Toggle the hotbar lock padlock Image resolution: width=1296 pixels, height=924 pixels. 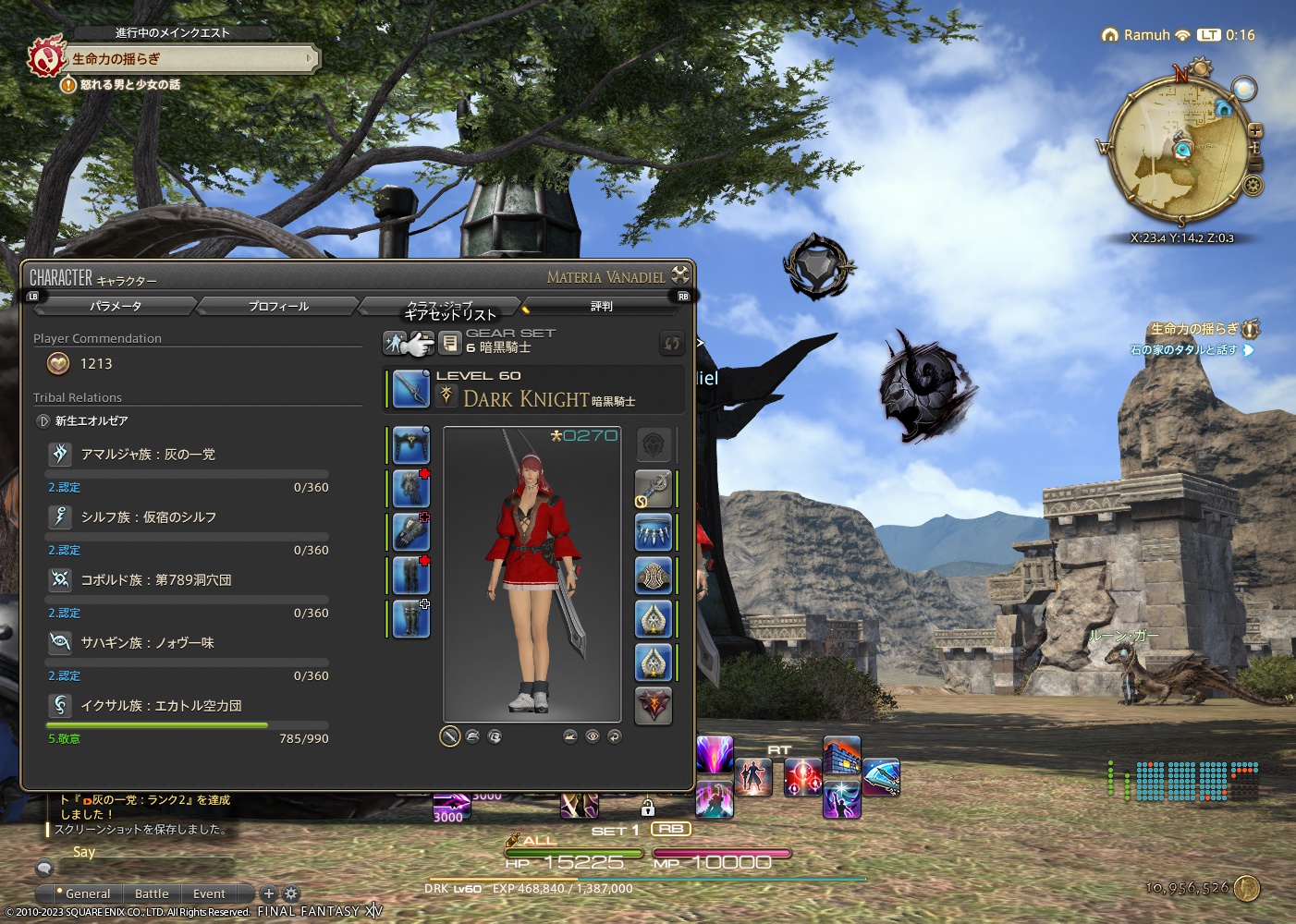[x=649, y=810]
